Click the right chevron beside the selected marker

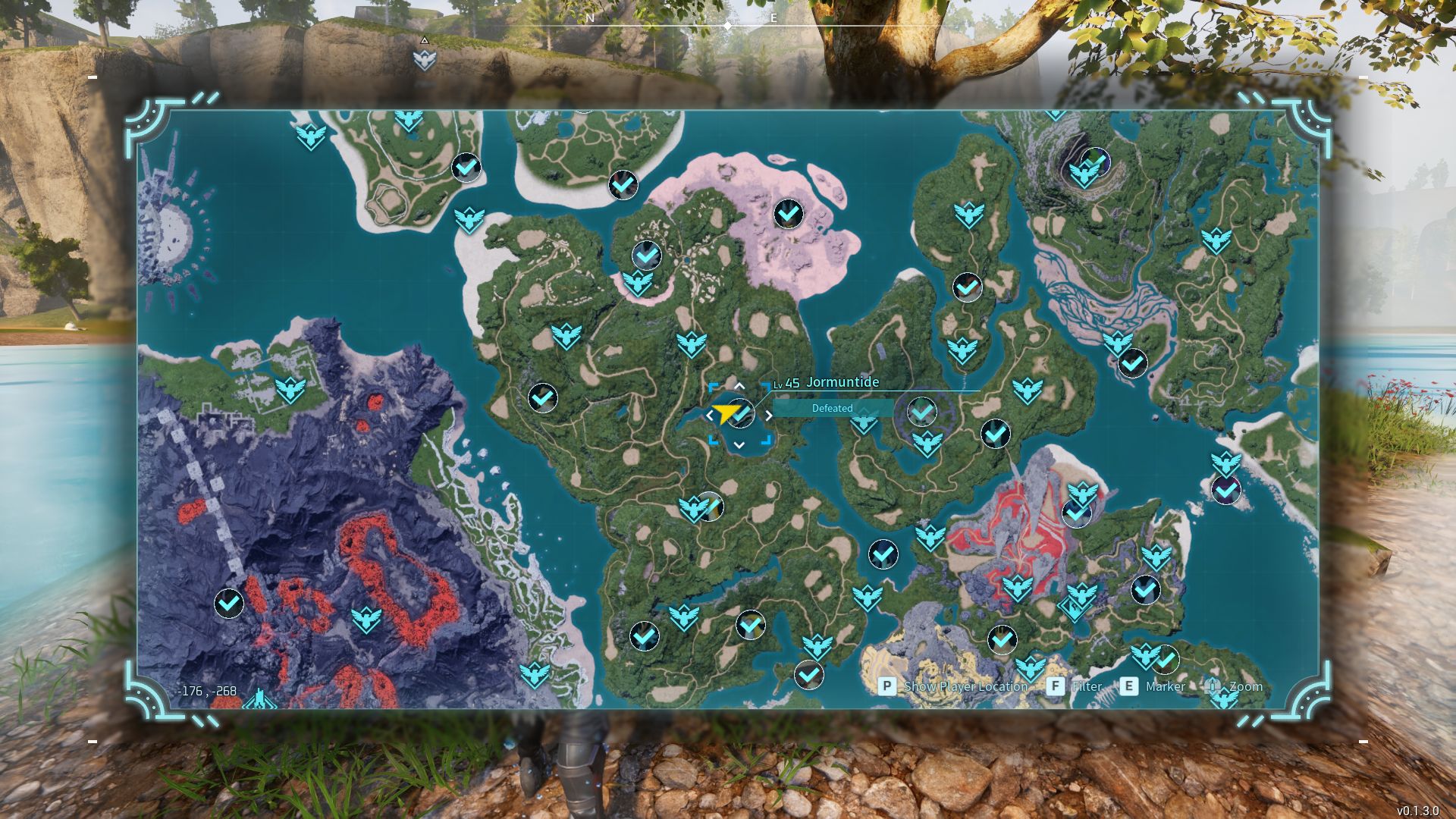click(770, 415)
